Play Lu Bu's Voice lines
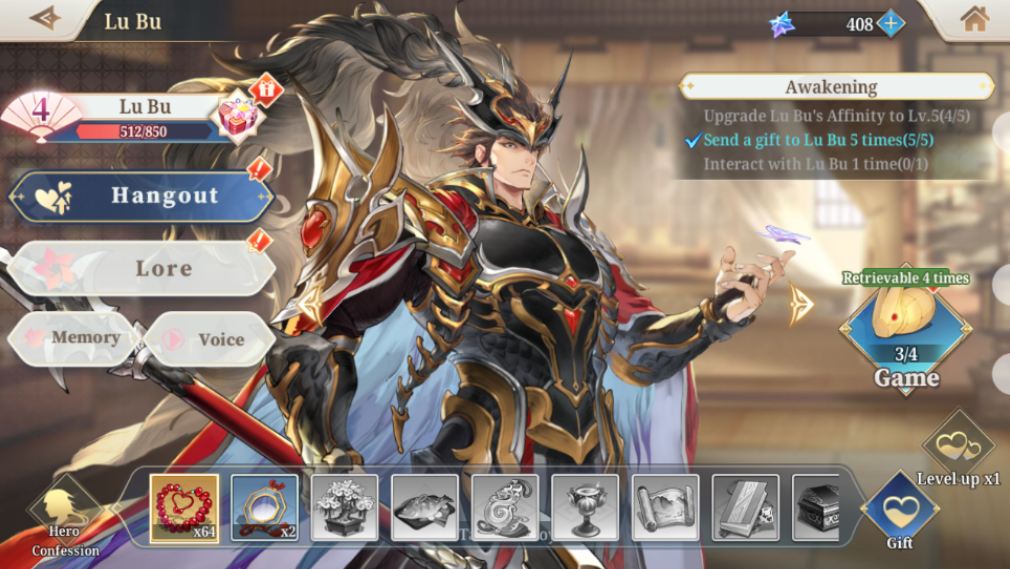Screen dimensions: 1010x569 coord(208,339)
